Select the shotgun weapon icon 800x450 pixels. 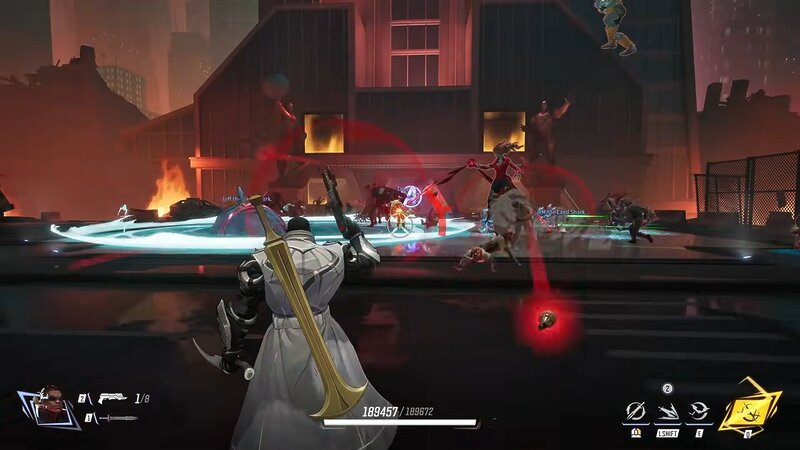point(110,399)
